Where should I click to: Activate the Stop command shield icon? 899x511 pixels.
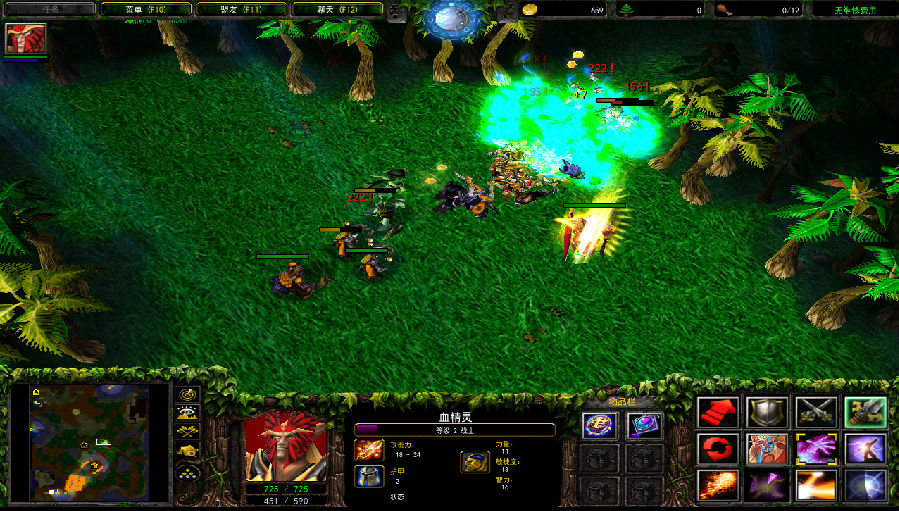pyautogui.click(x=767, y=412)
